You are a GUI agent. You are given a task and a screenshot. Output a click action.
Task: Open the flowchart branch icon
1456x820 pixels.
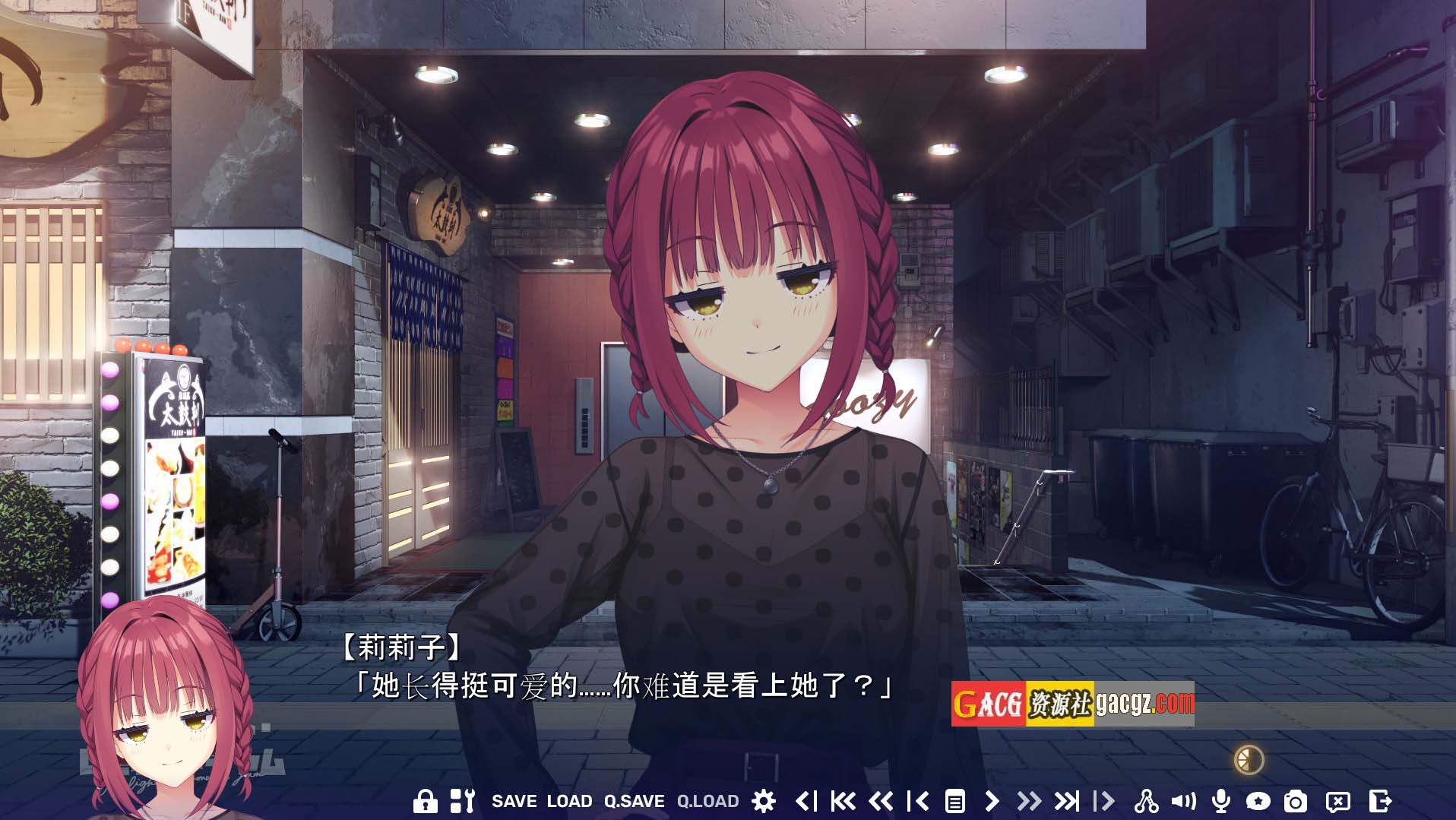tap(1146, 801)
